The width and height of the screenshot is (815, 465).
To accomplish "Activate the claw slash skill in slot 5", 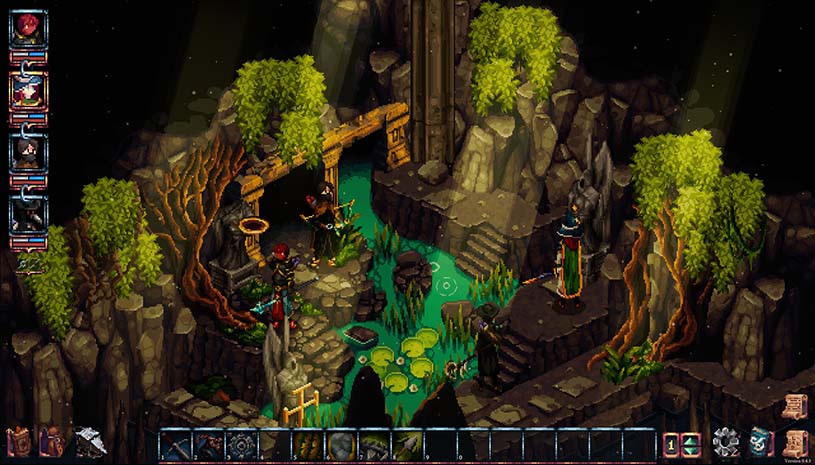I will tap(309, 443).
